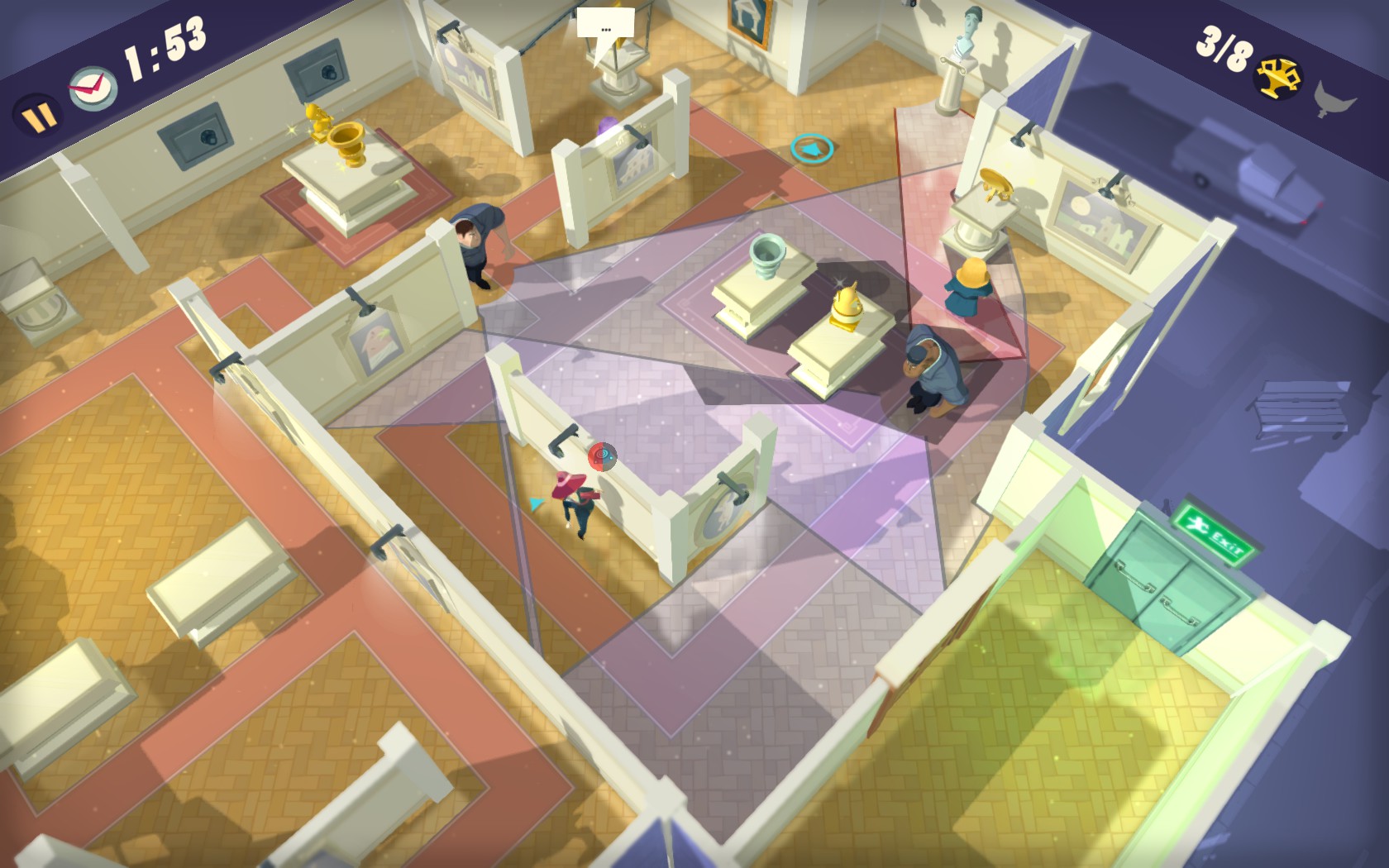Viewport: 1389px width, 868px height.
Task: Click the cyan arrow waypoint marker
Action: [x=810, y=150]
